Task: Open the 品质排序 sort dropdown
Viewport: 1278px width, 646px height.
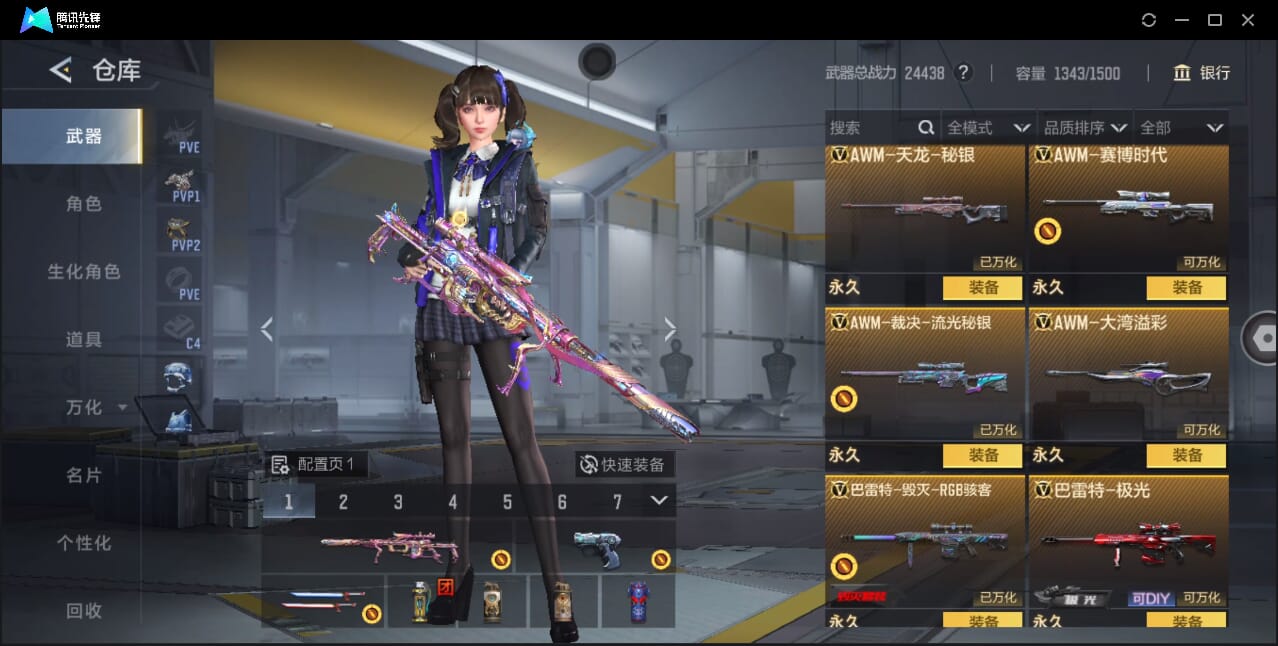Action: click(1085, 128)
